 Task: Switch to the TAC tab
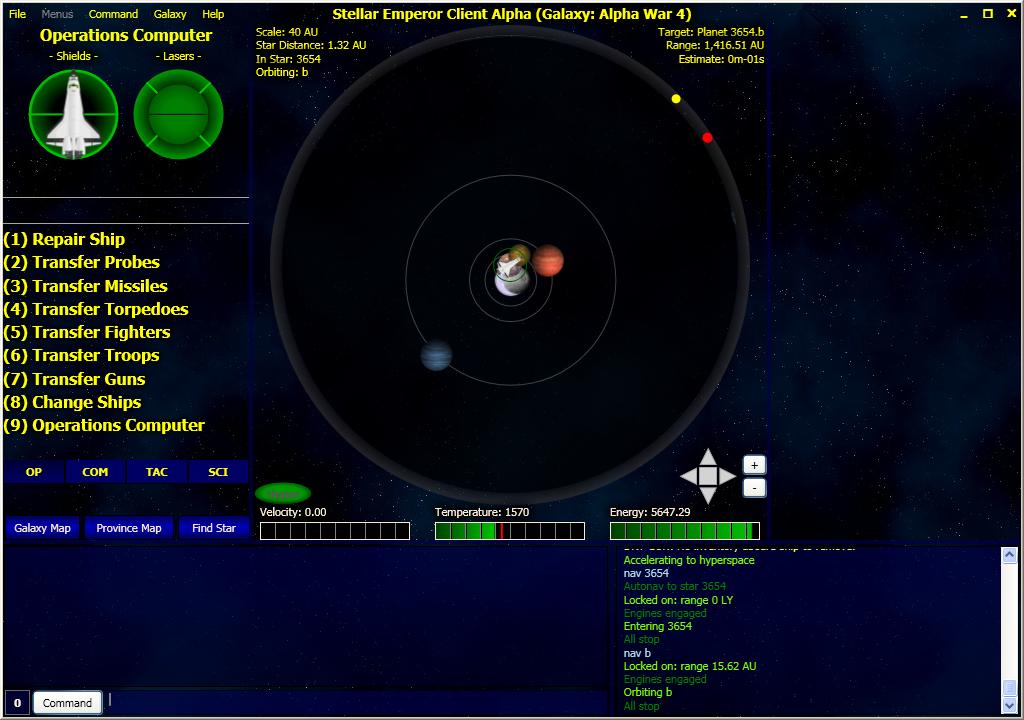[157, 472]
